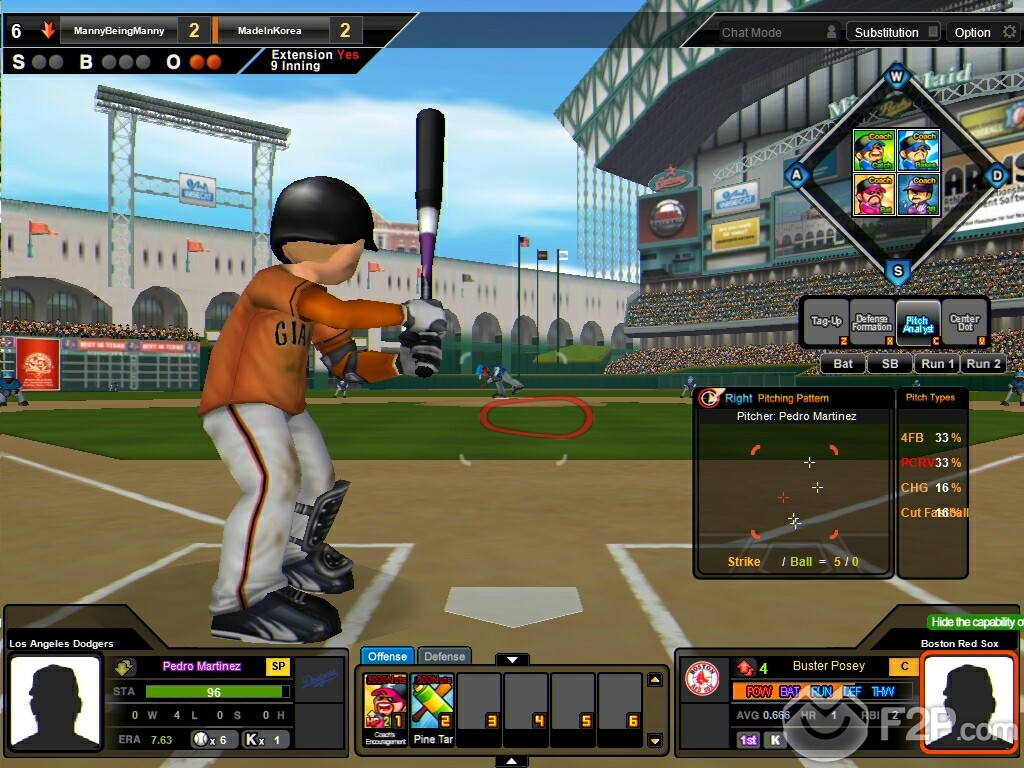1024x768 pixels.
Task: Switch to the Defense items tab
Action: (444, 656)
